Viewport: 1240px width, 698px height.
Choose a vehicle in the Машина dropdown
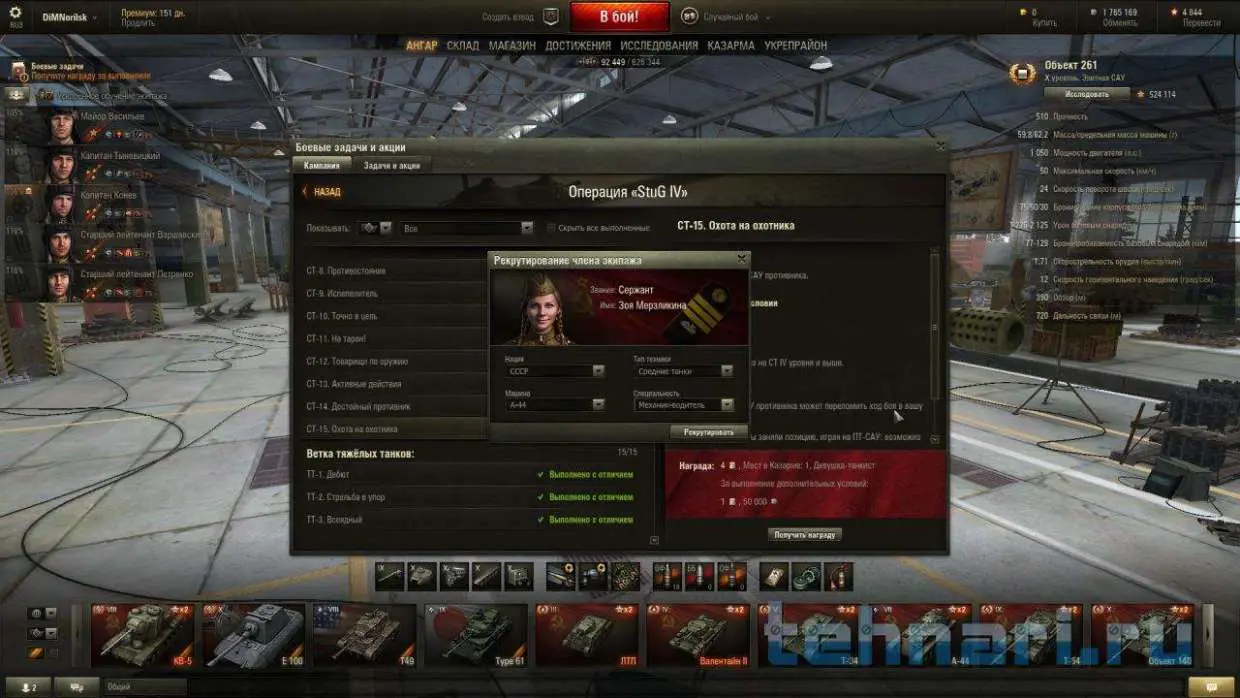(555, 405)
